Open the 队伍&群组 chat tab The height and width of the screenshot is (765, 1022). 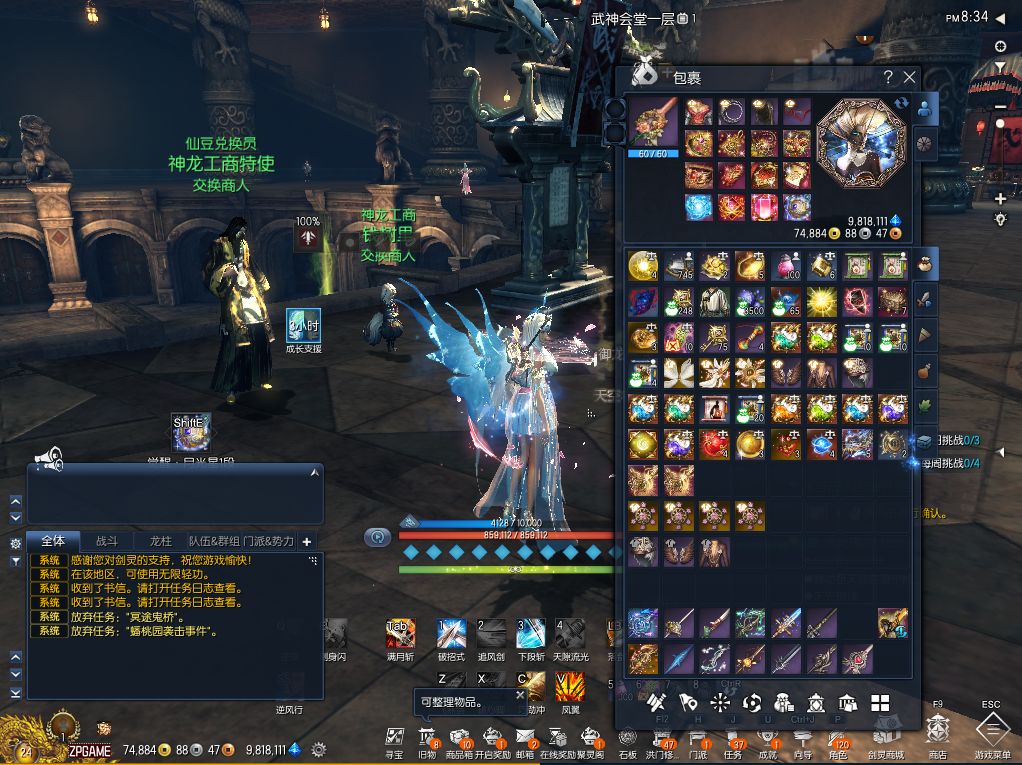[213, 541]
